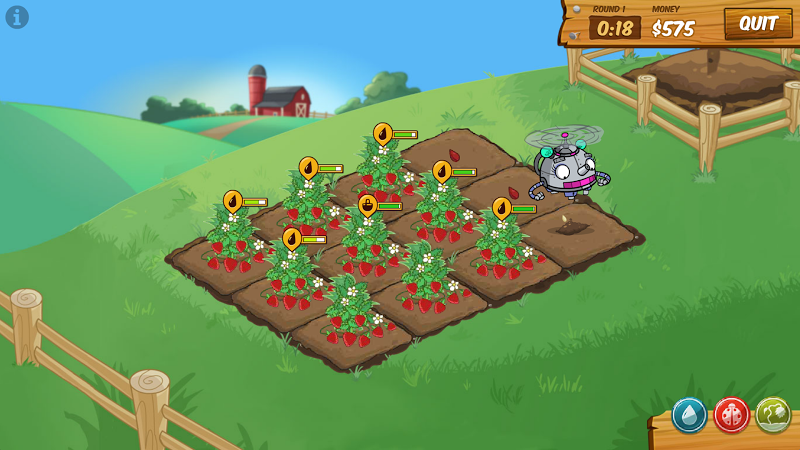Activate the green plant tool

click(x=772, y=414)
